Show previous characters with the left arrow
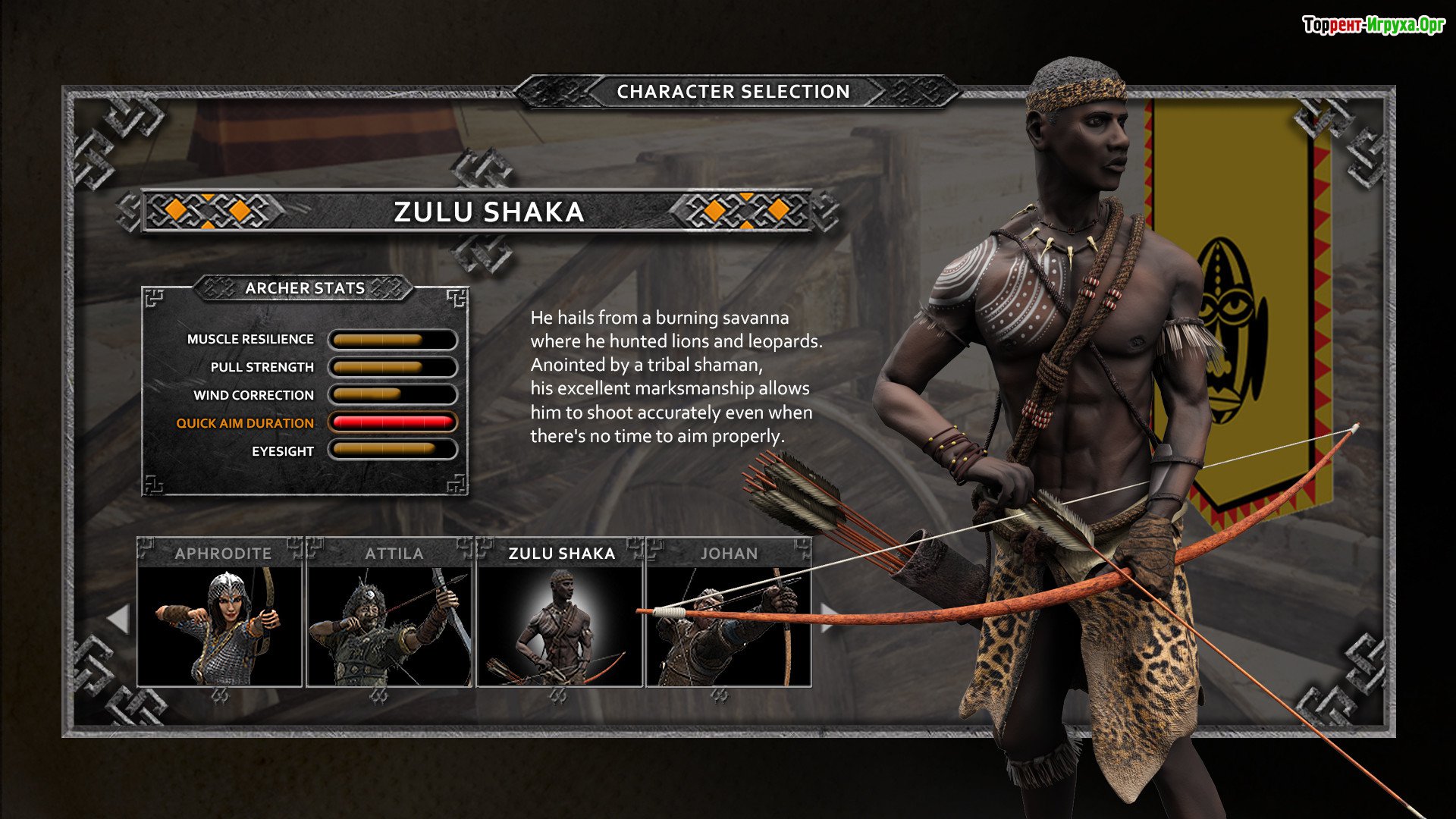Screen dimensions: 1456x819 118,619
